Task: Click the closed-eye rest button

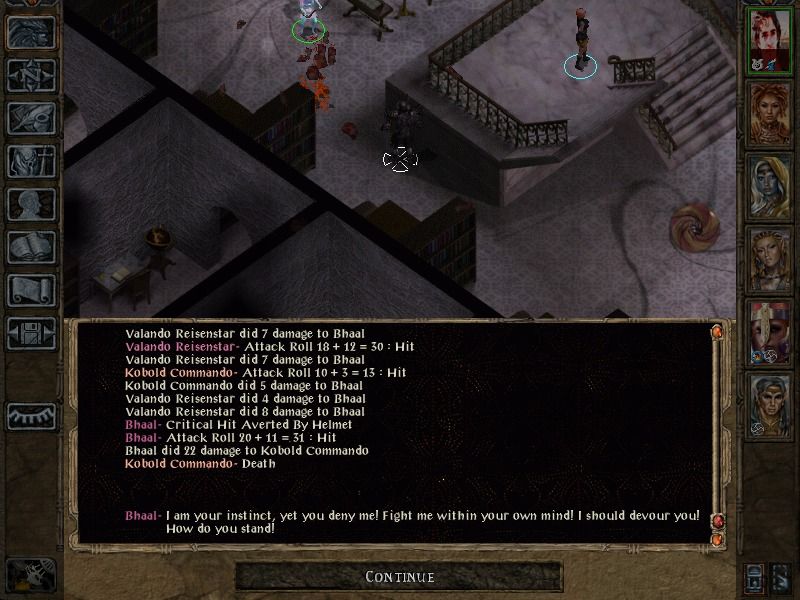Action: 31,415
